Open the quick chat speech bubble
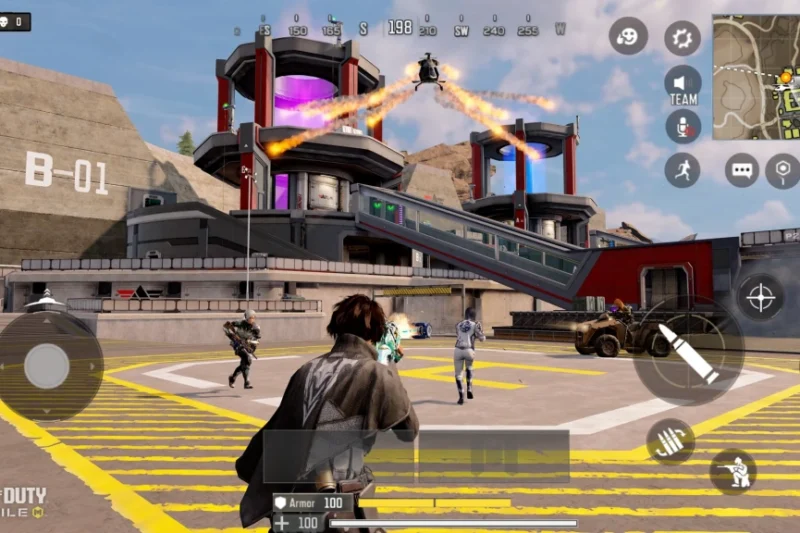 [742, 170]
